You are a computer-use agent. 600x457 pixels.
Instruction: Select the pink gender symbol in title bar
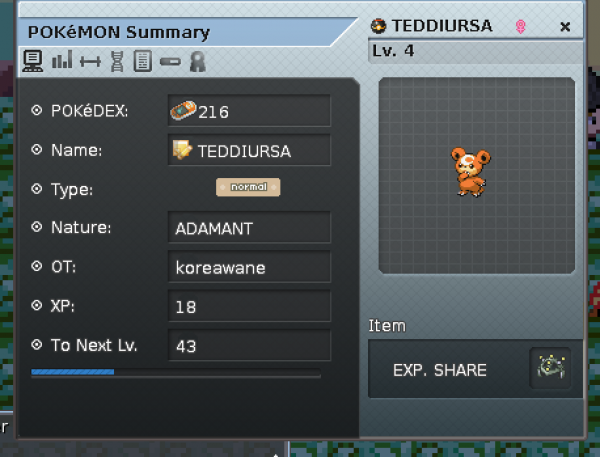(x=521, y=27)
